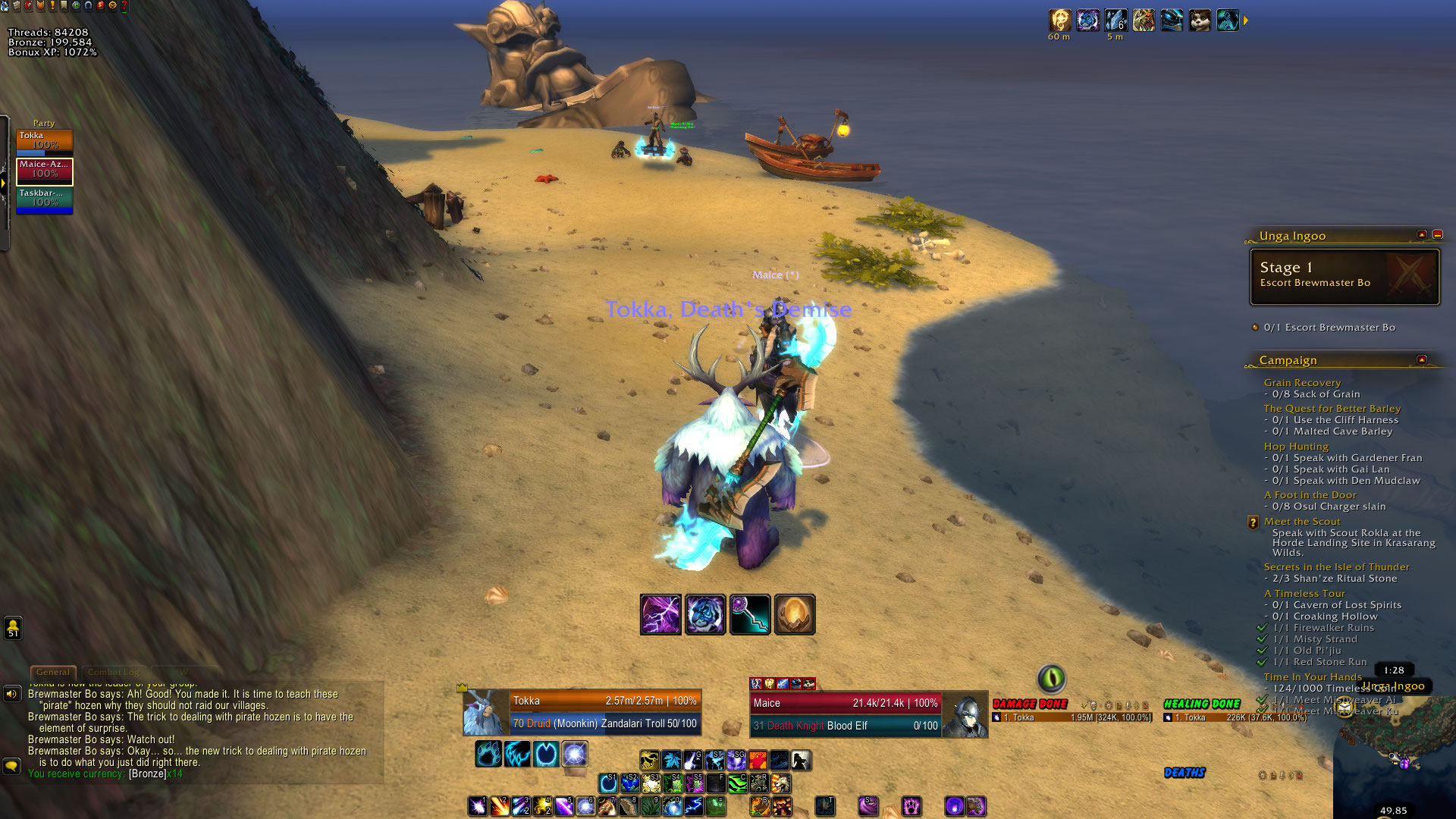Collapse the Campaign quest section
This screenshot has height=819, width=1456.
pos(1422,359)
